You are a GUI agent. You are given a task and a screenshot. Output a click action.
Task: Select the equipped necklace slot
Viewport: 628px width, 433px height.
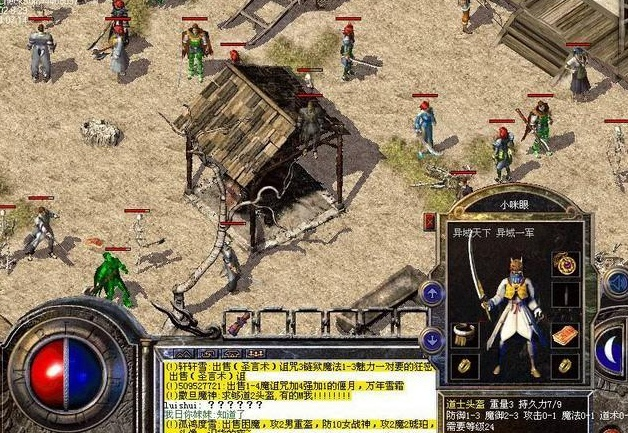pyautogui.click(x=566, y=264)
